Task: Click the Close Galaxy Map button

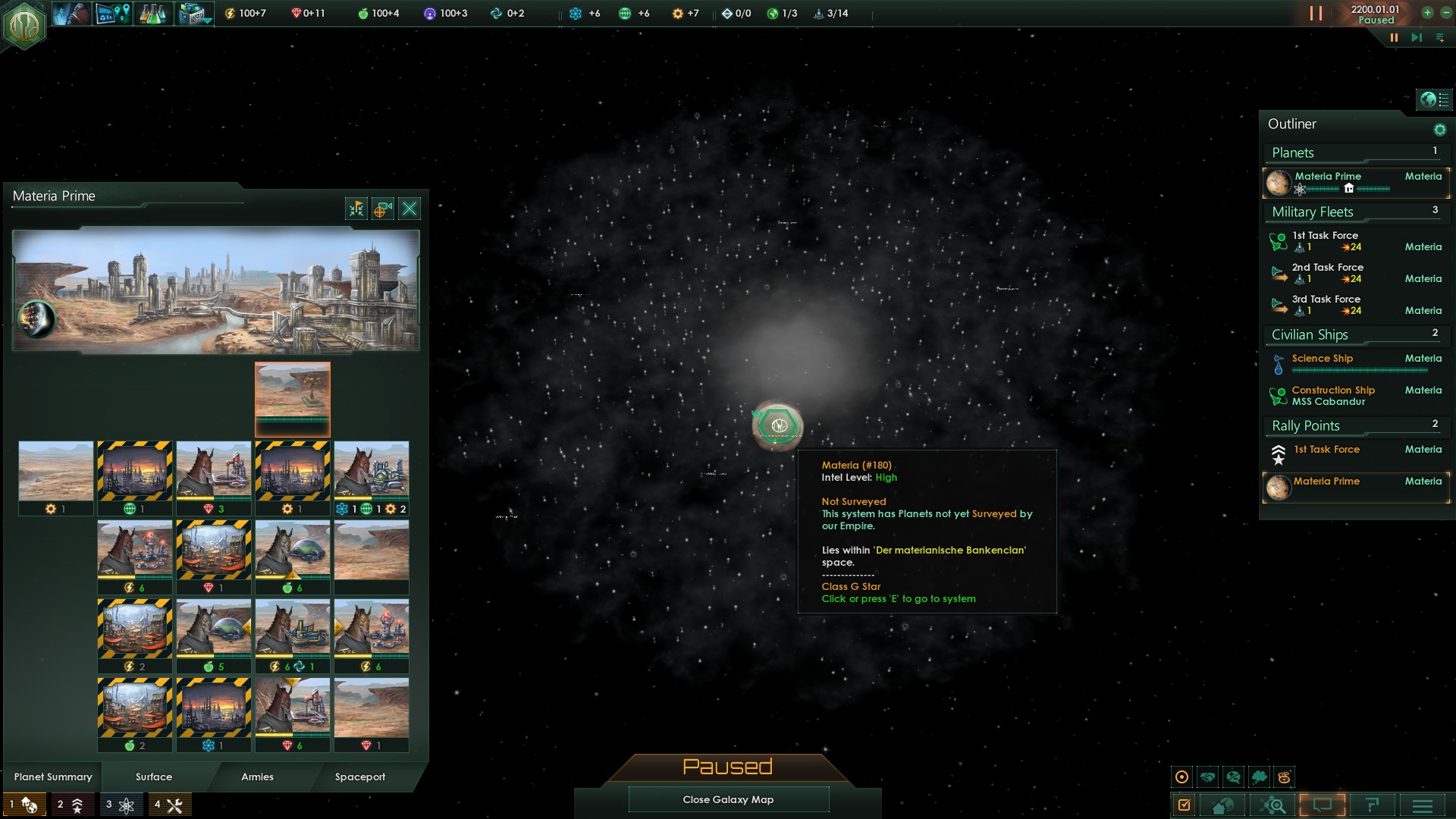Action: [728, 799]
